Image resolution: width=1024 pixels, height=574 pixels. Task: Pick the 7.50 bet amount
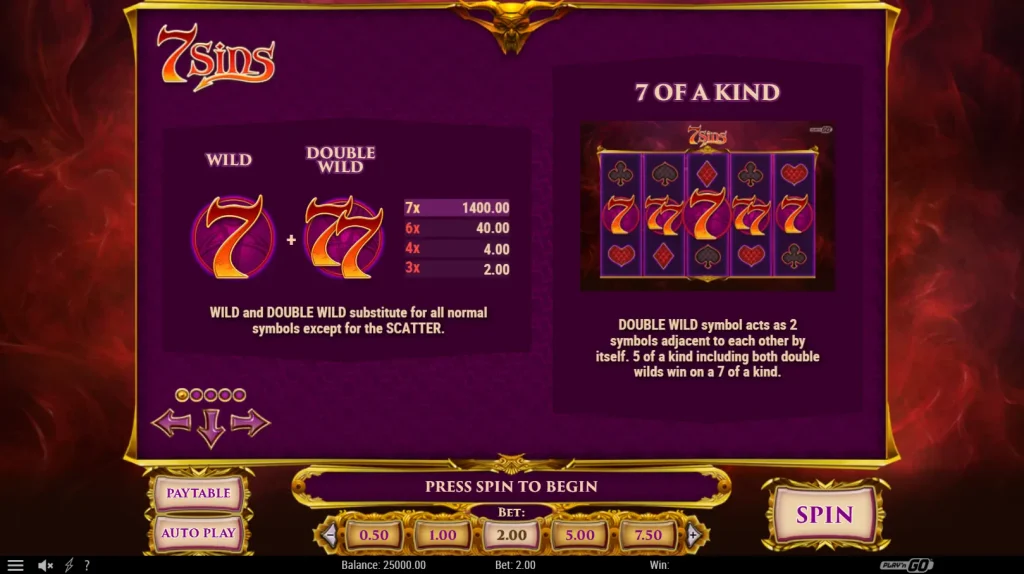648,535
